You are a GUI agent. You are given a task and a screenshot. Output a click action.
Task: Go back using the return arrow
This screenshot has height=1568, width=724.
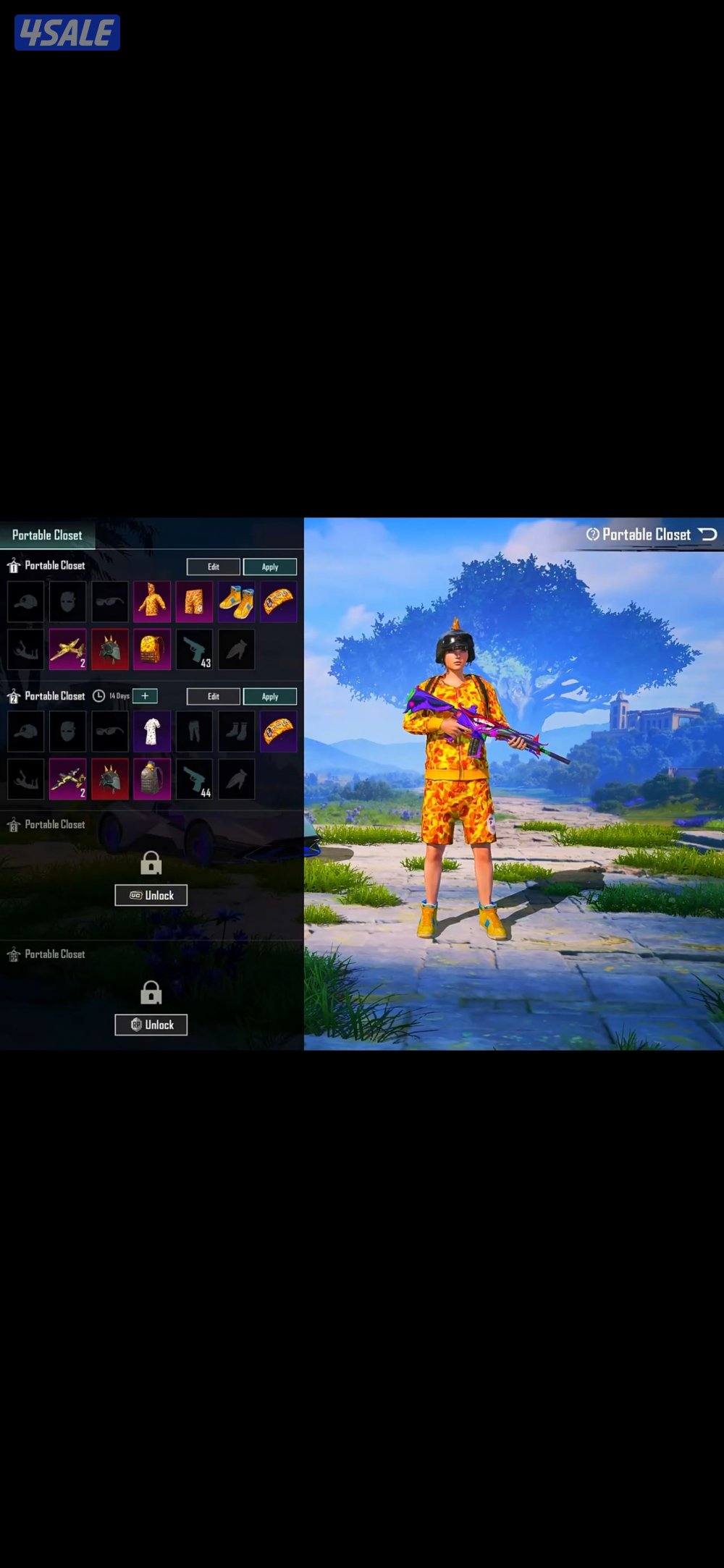pyautogui.click(x=707, y=534)
